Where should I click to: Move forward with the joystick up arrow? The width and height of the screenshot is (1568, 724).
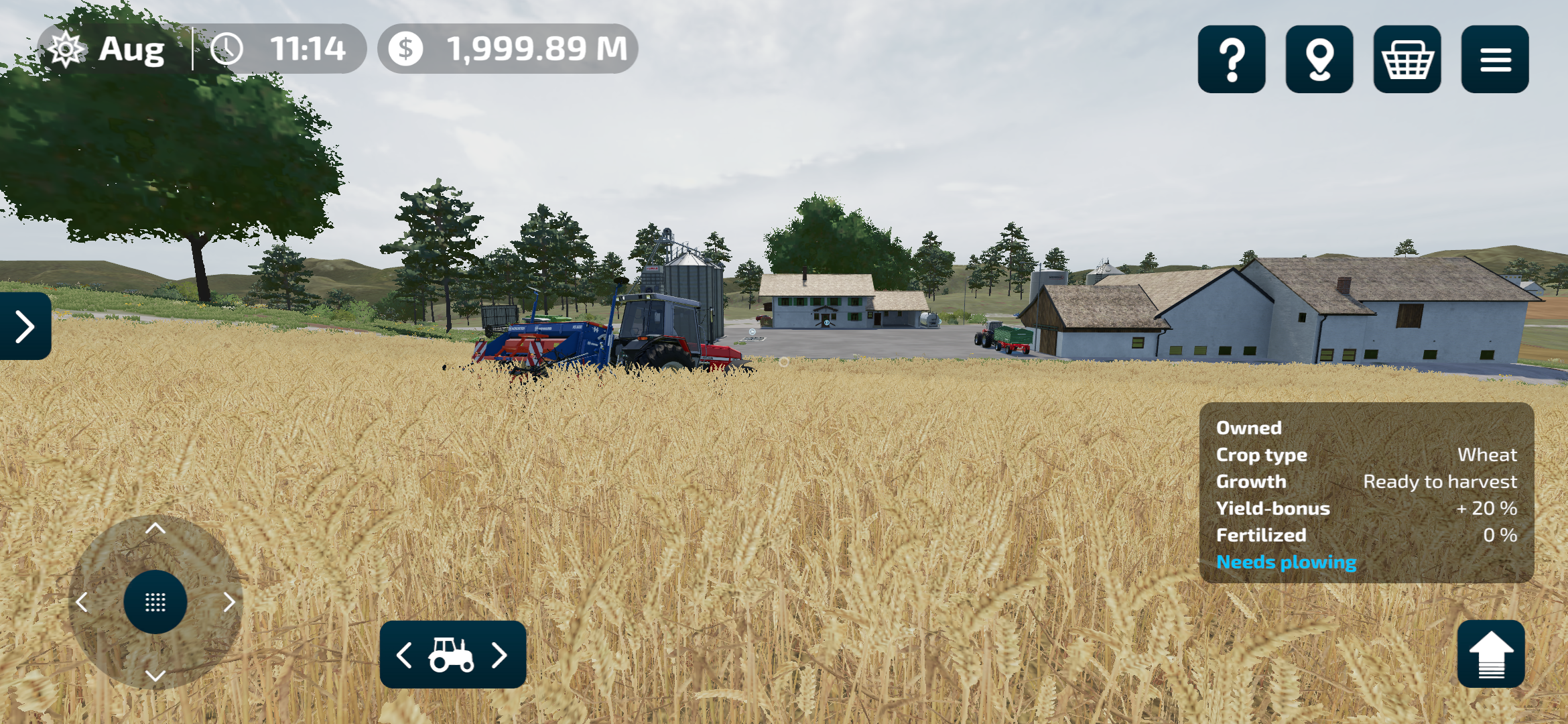[x=155, y=529]
